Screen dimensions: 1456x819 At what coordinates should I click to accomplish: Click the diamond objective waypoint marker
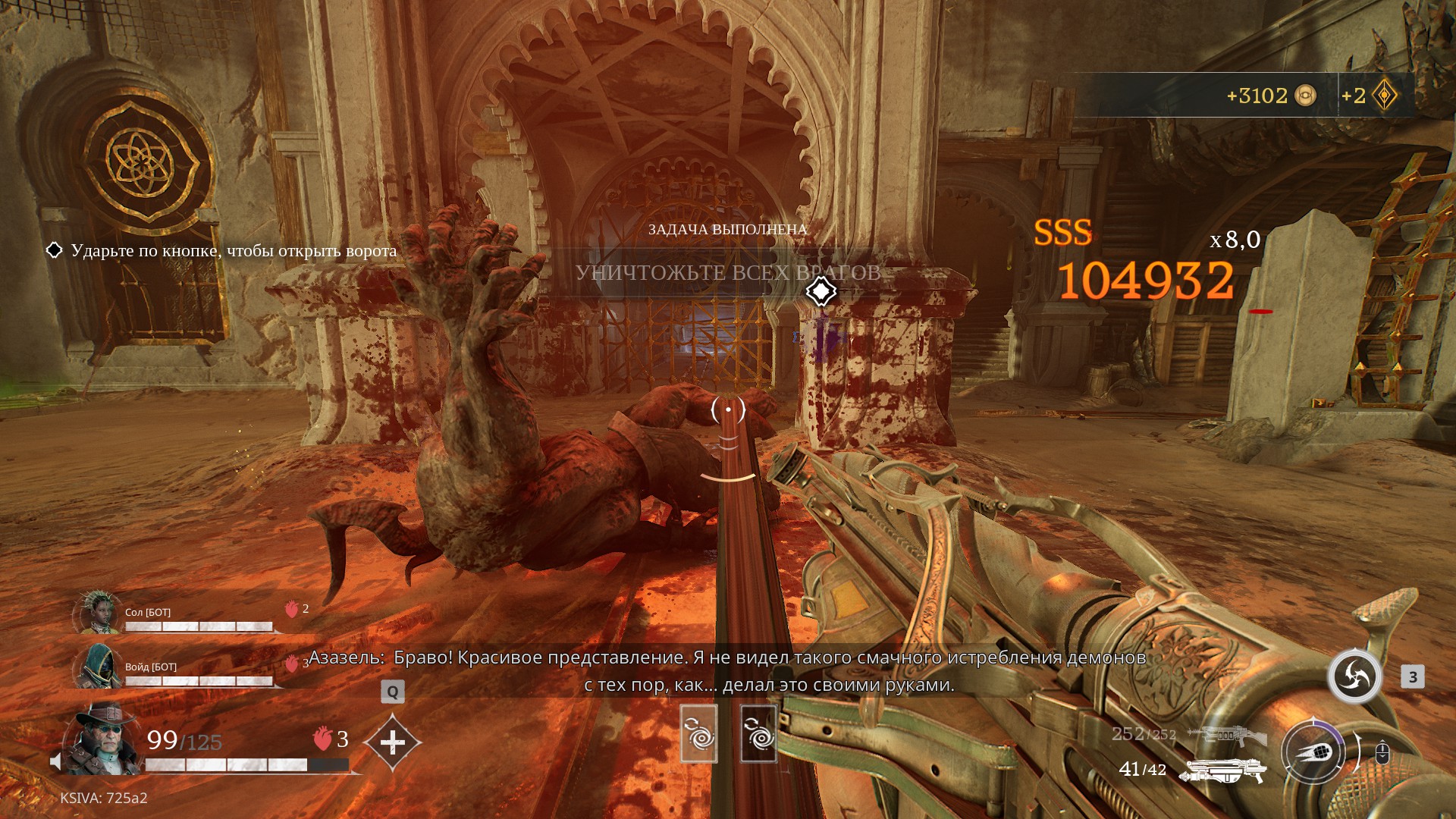click(x=821, y=291)
